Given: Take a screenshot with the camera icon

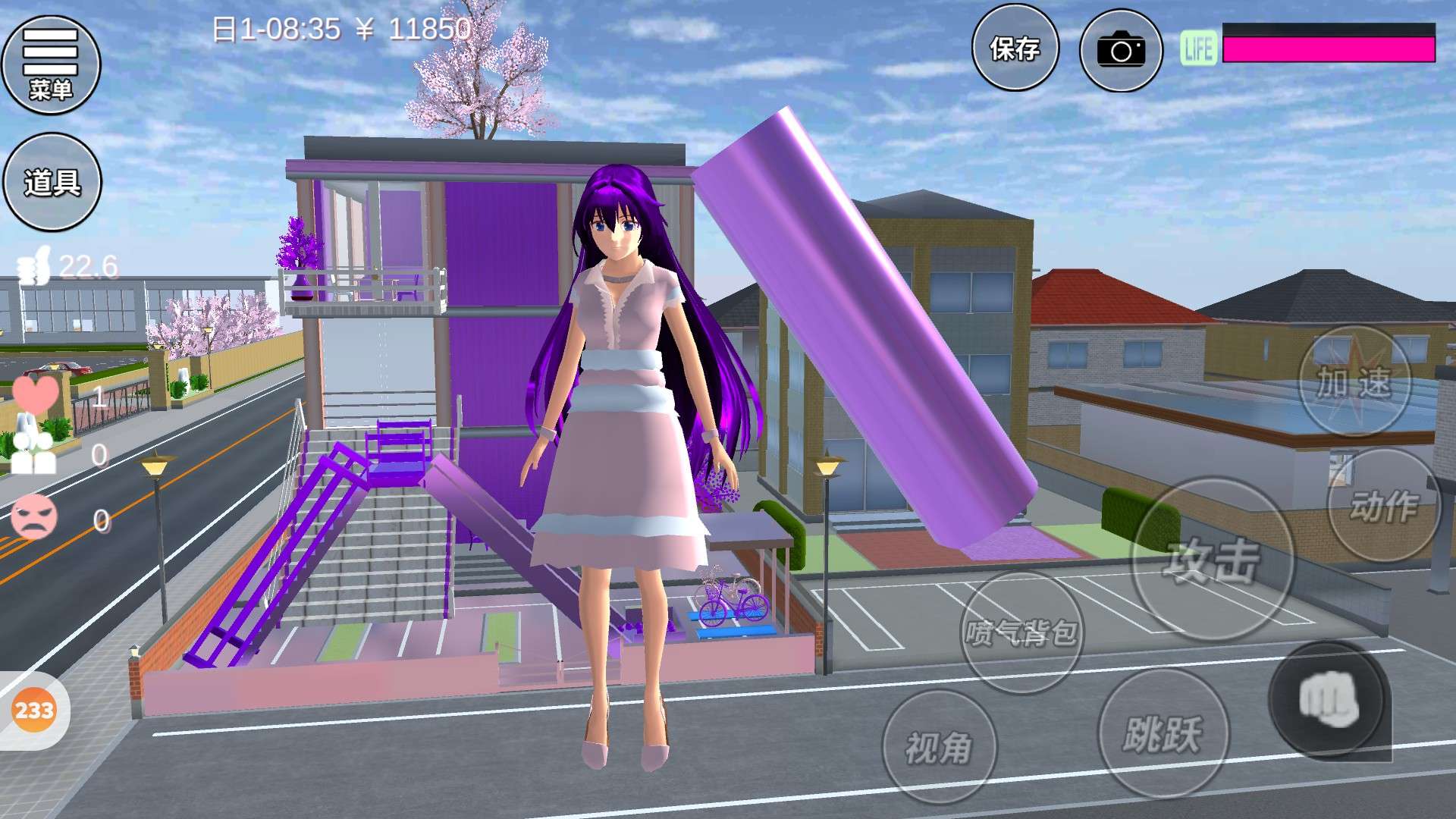Looking at the screenshot, I should [1121, 50].
